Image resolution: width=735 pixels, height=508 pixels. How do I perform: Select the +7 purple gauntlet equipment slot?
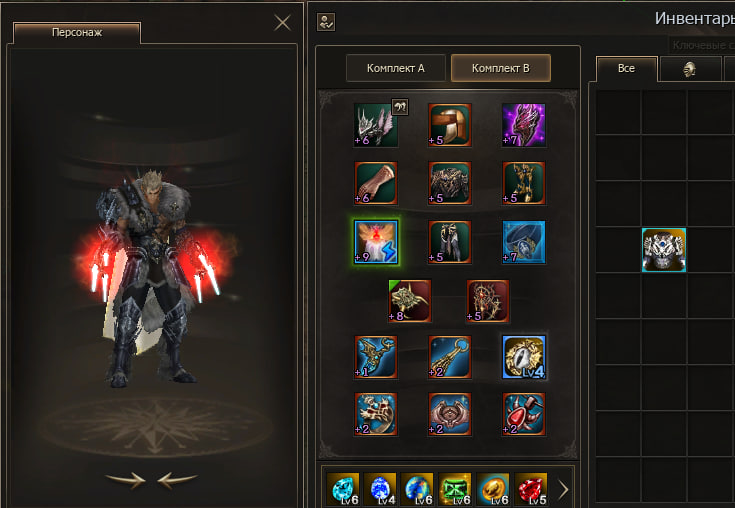pos(523,125)
